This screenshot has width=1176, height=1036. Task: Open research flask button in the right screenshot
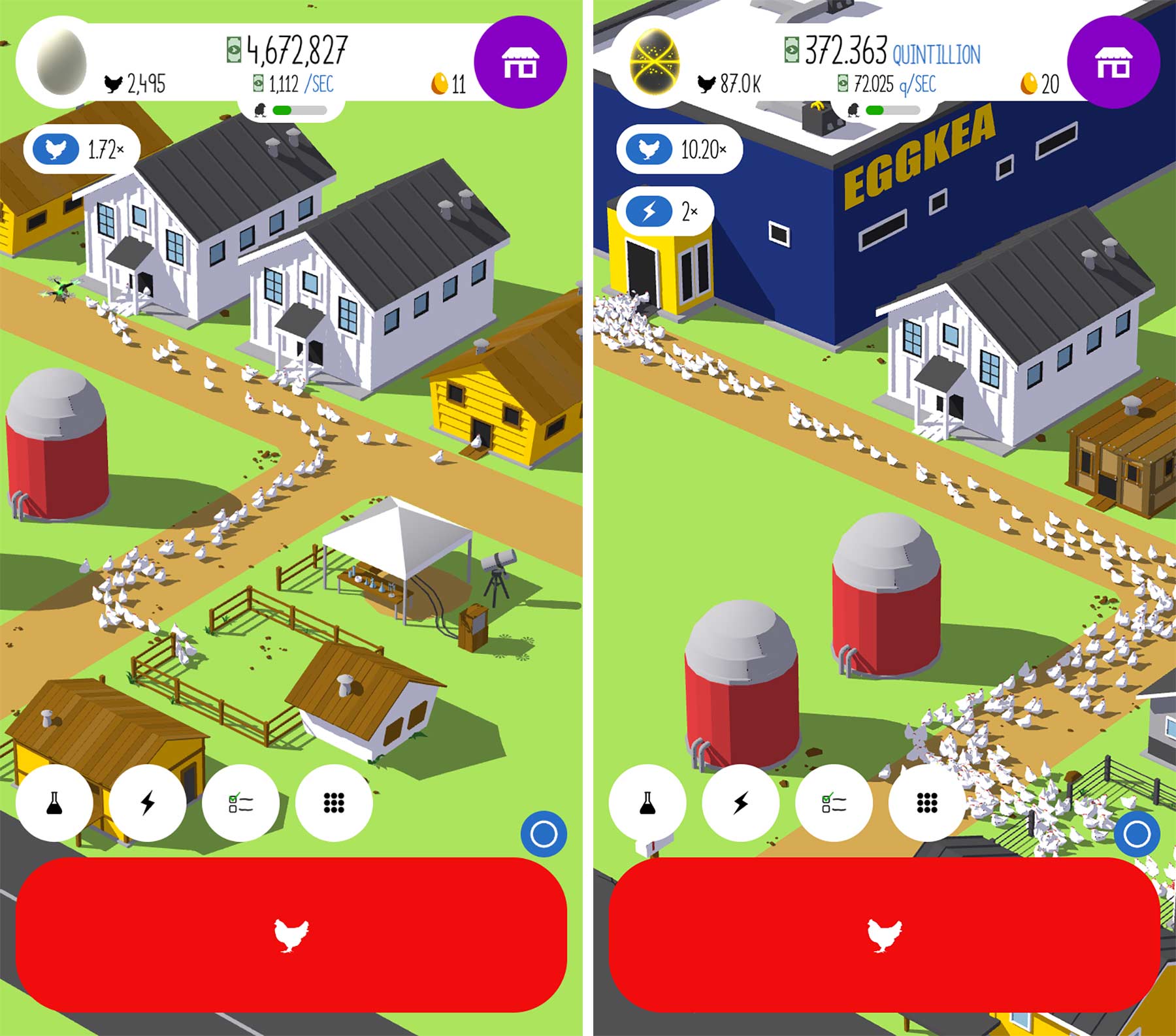click(647, 803)
